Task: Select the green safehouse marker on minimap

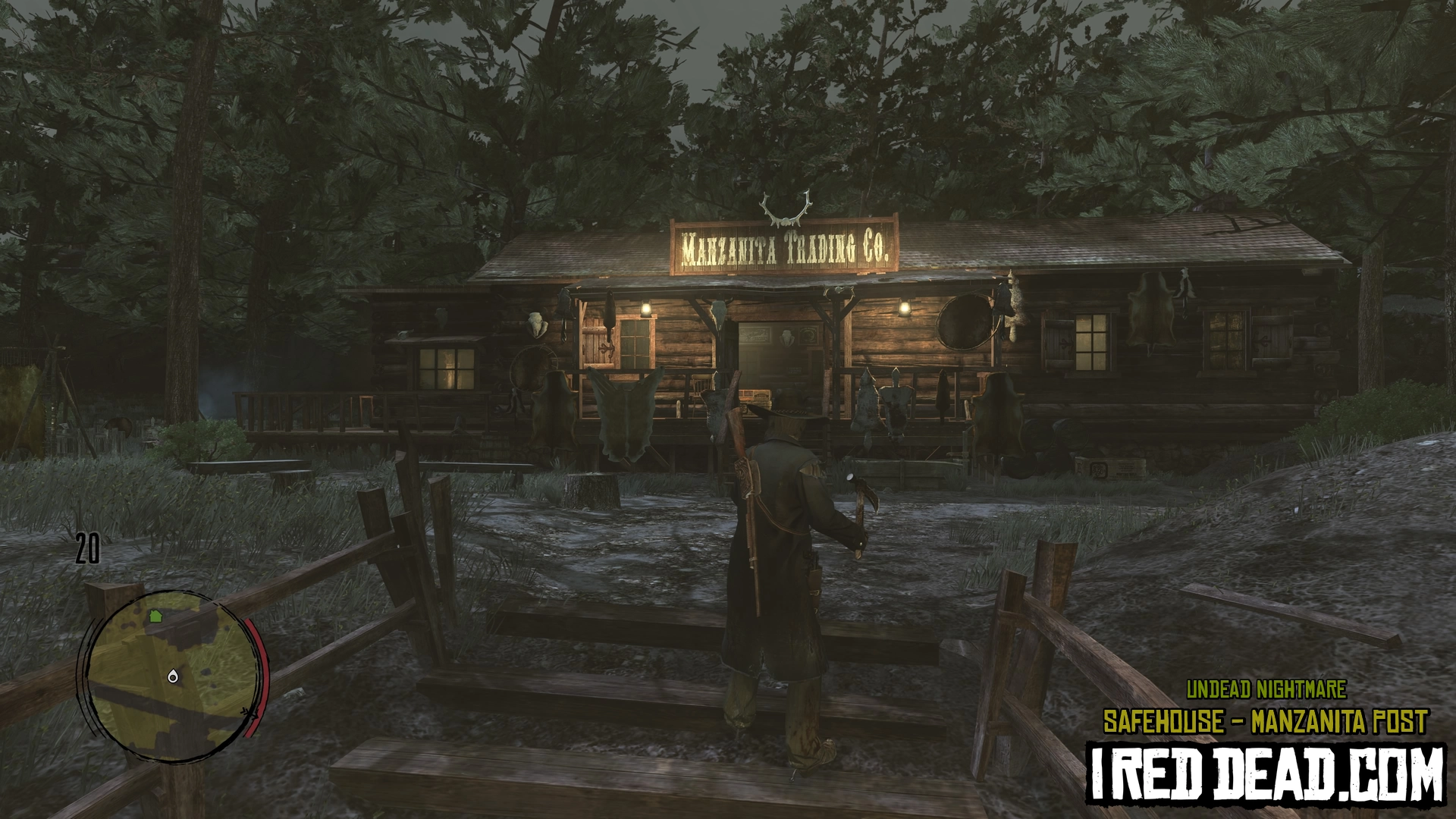Action: coord(156,616)
